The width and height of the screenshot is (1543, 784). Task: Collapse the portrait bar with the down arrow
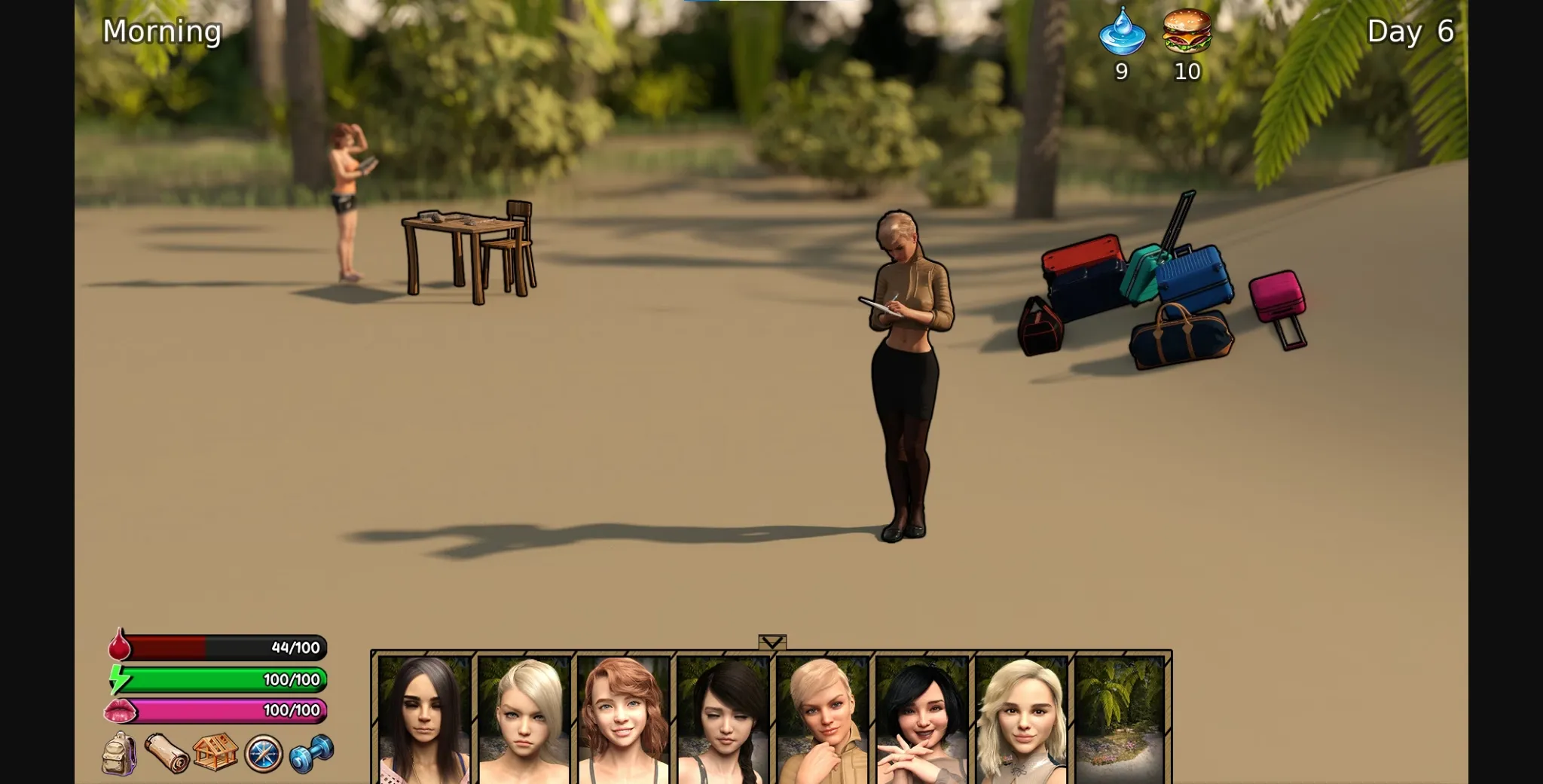pos(772,642)
